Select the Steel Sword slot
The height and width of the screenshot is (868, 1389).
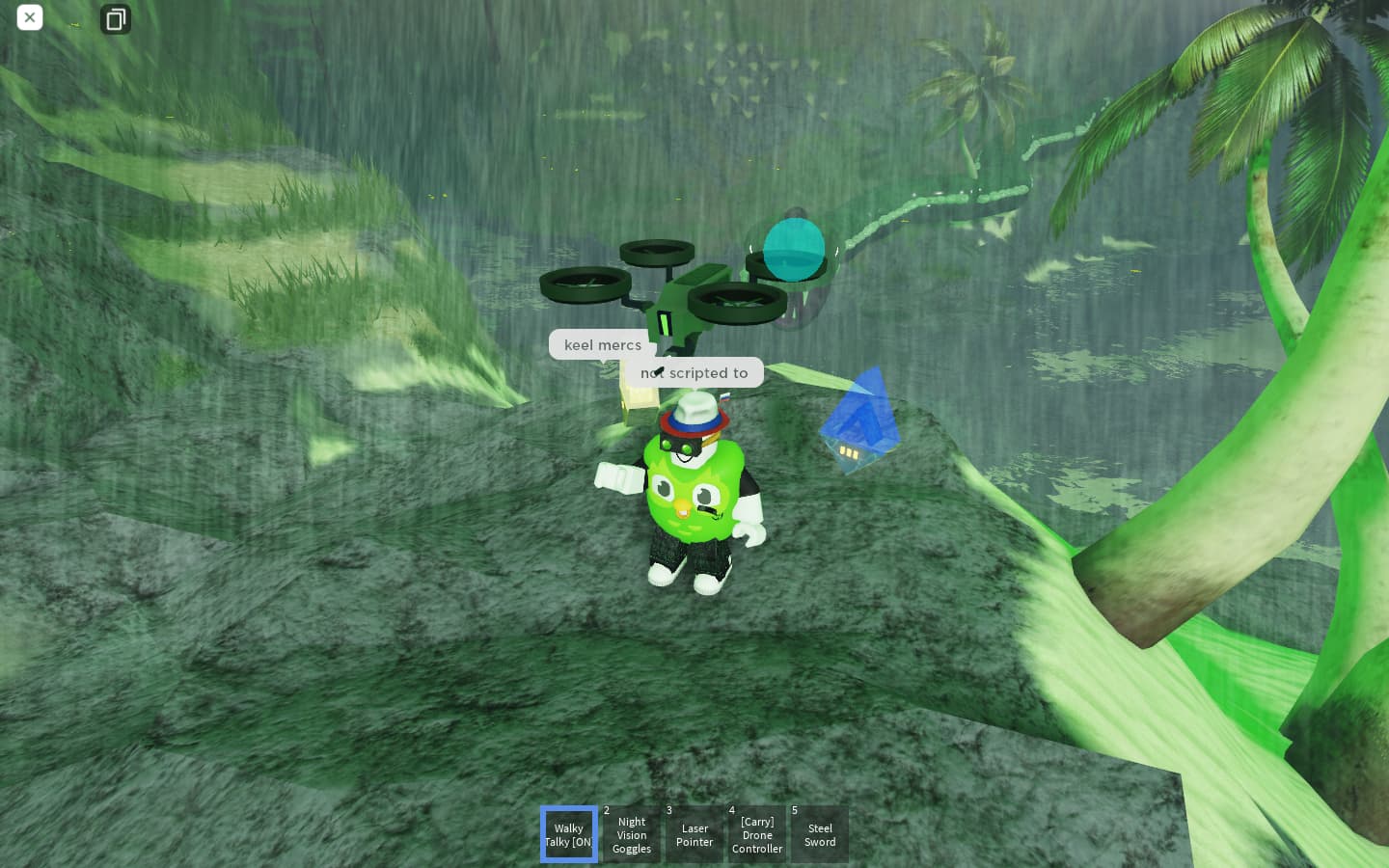(x=820, y=834)
